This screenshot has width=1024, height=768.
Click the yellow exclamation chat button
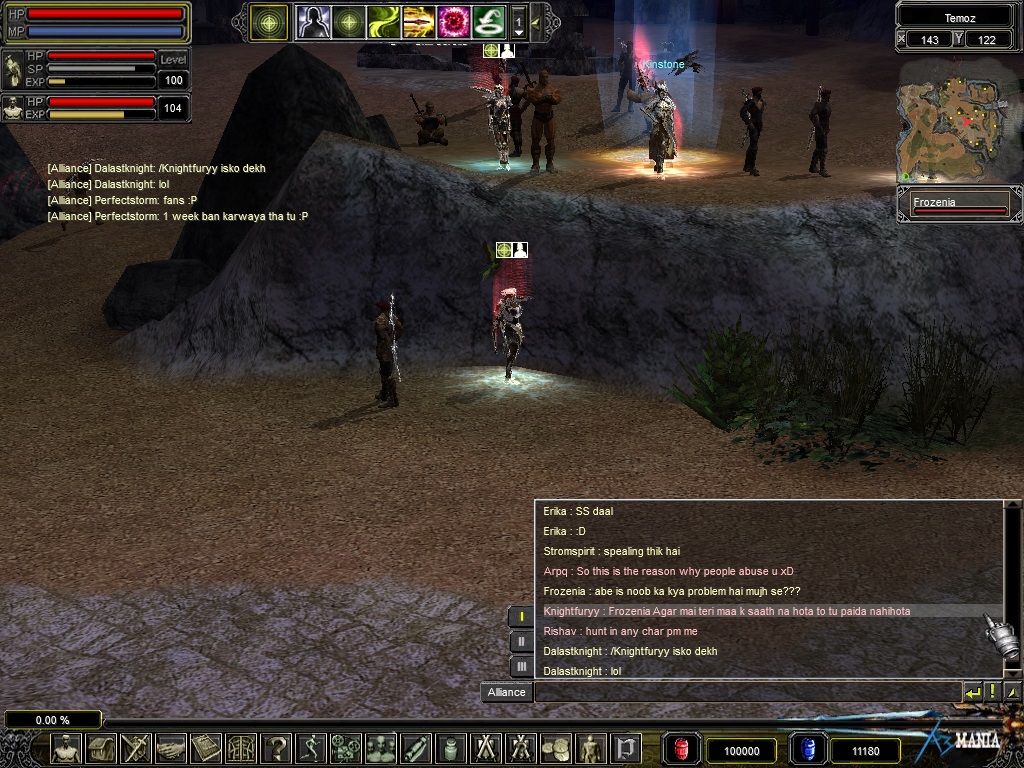pos(992,692)
